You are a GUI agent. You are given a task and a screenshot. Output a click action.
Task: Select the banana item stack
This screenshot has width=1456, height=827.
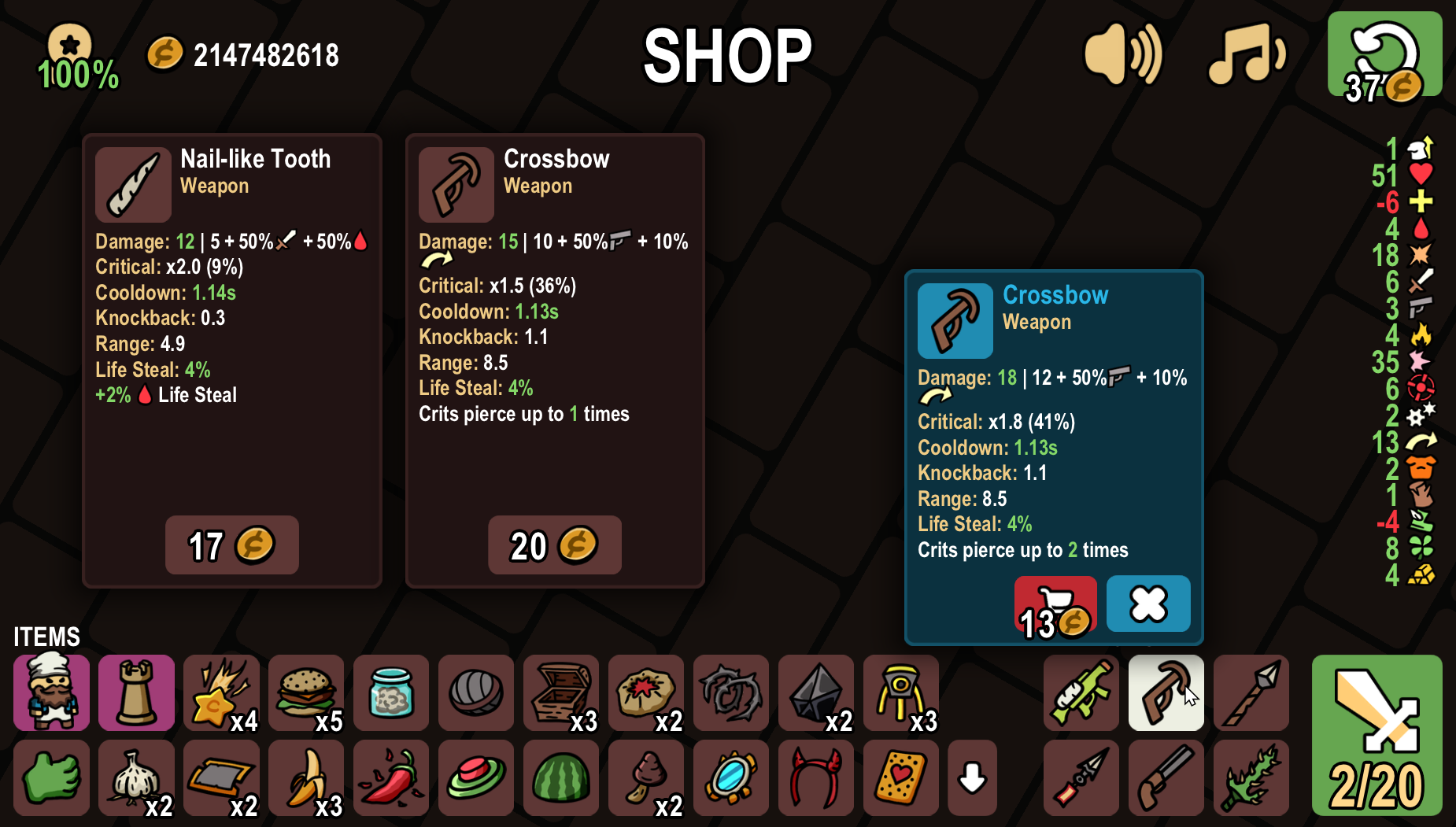point(306,777)
